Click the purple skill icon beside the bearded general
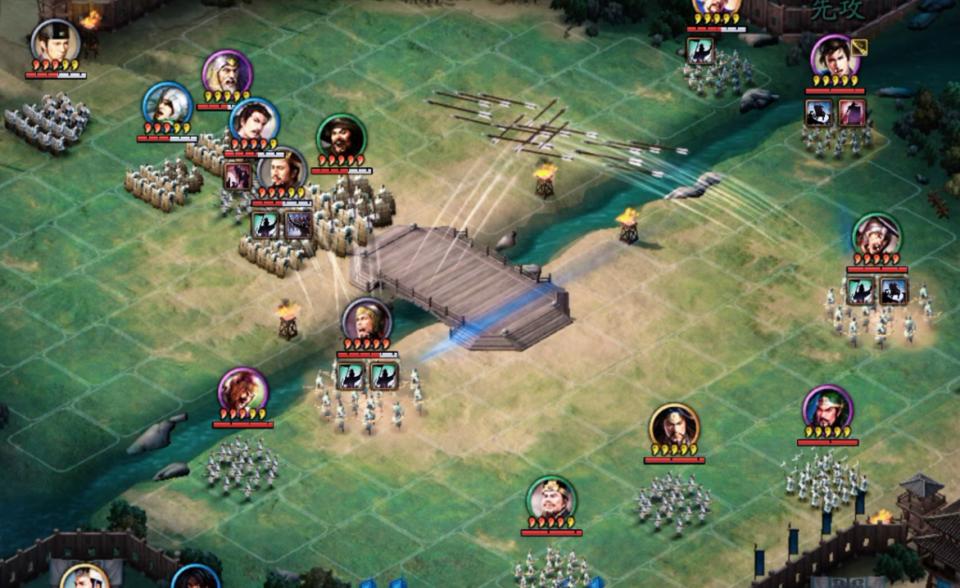This screenshot has height=588, width=960. coord(238,176)
